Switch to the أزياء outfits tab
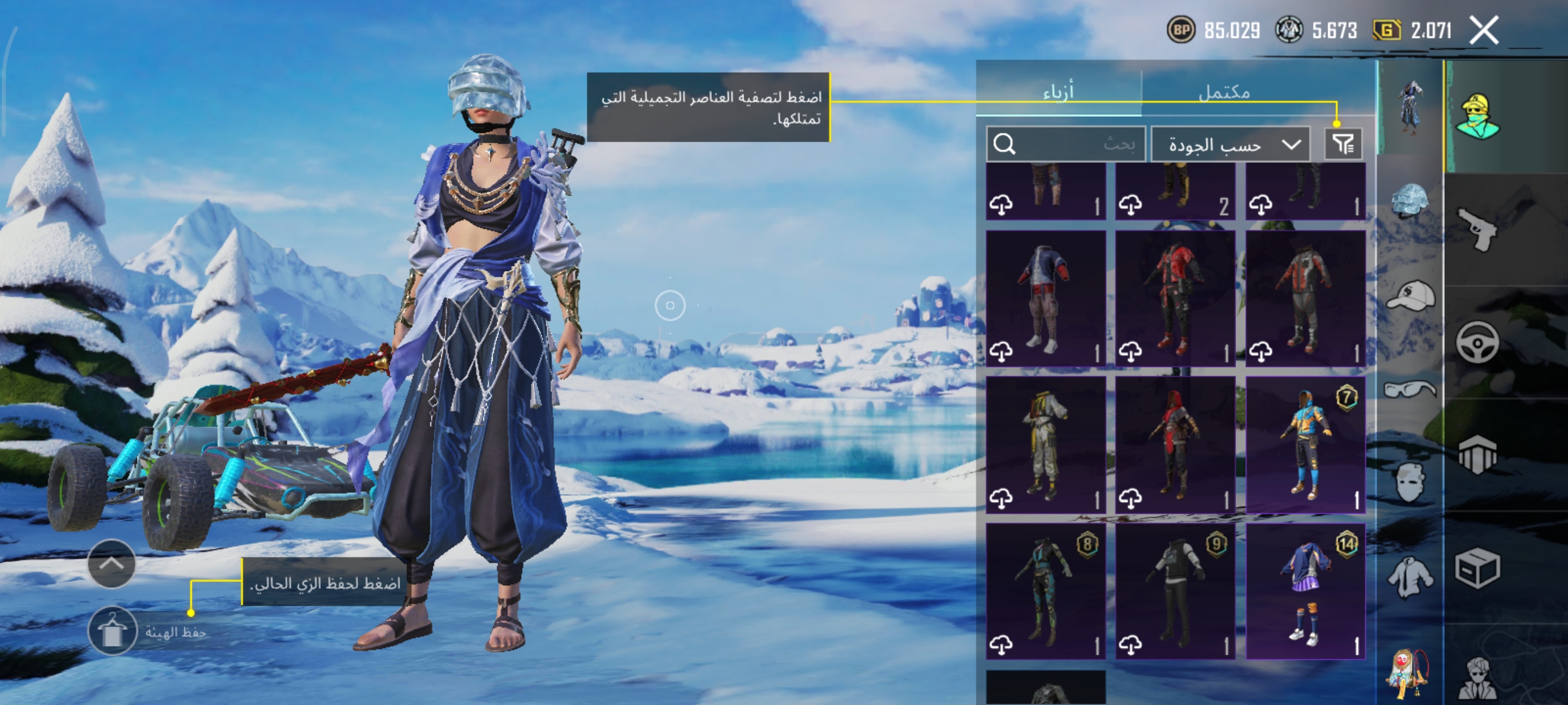This screenshot has height=705, width=1568. [1059, 92]
